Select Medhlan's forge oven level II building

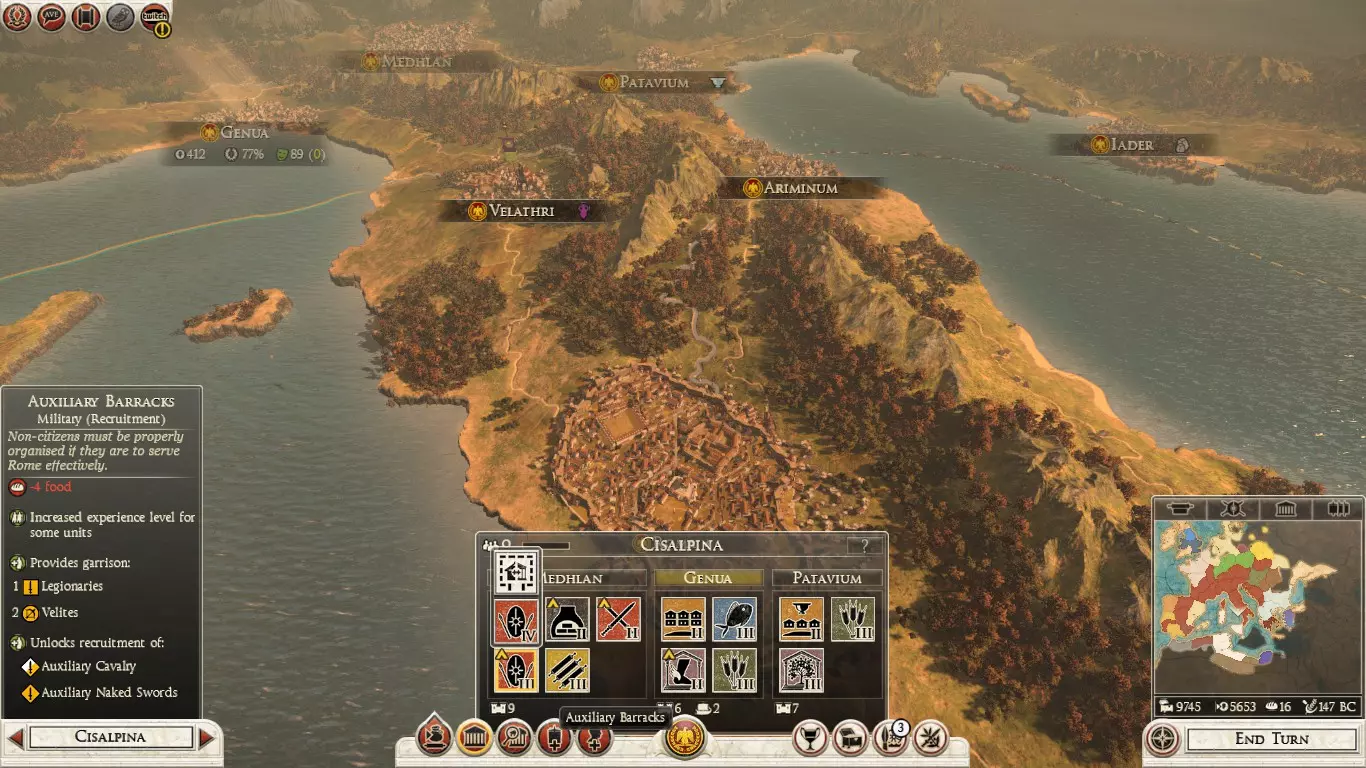pyautogui.click(x=567, y=620)
